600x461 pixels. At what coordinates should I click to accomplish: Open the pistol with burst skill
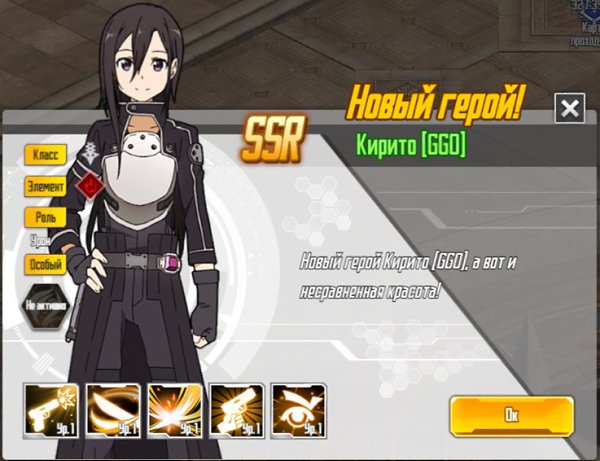coord(51,410)
